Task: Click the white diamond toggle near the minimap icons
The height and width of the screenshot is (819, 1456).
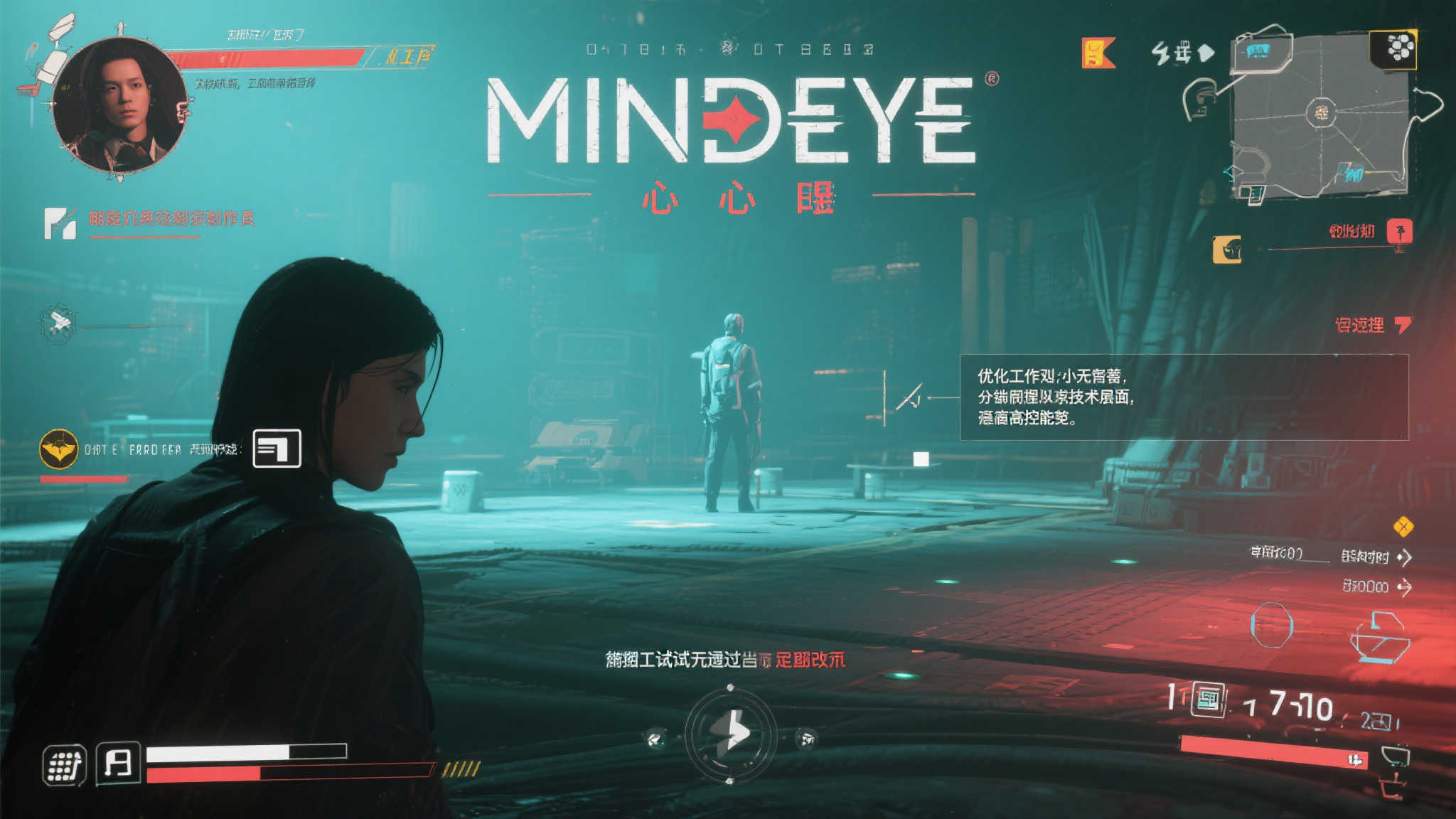Action: pos(1207,51)
